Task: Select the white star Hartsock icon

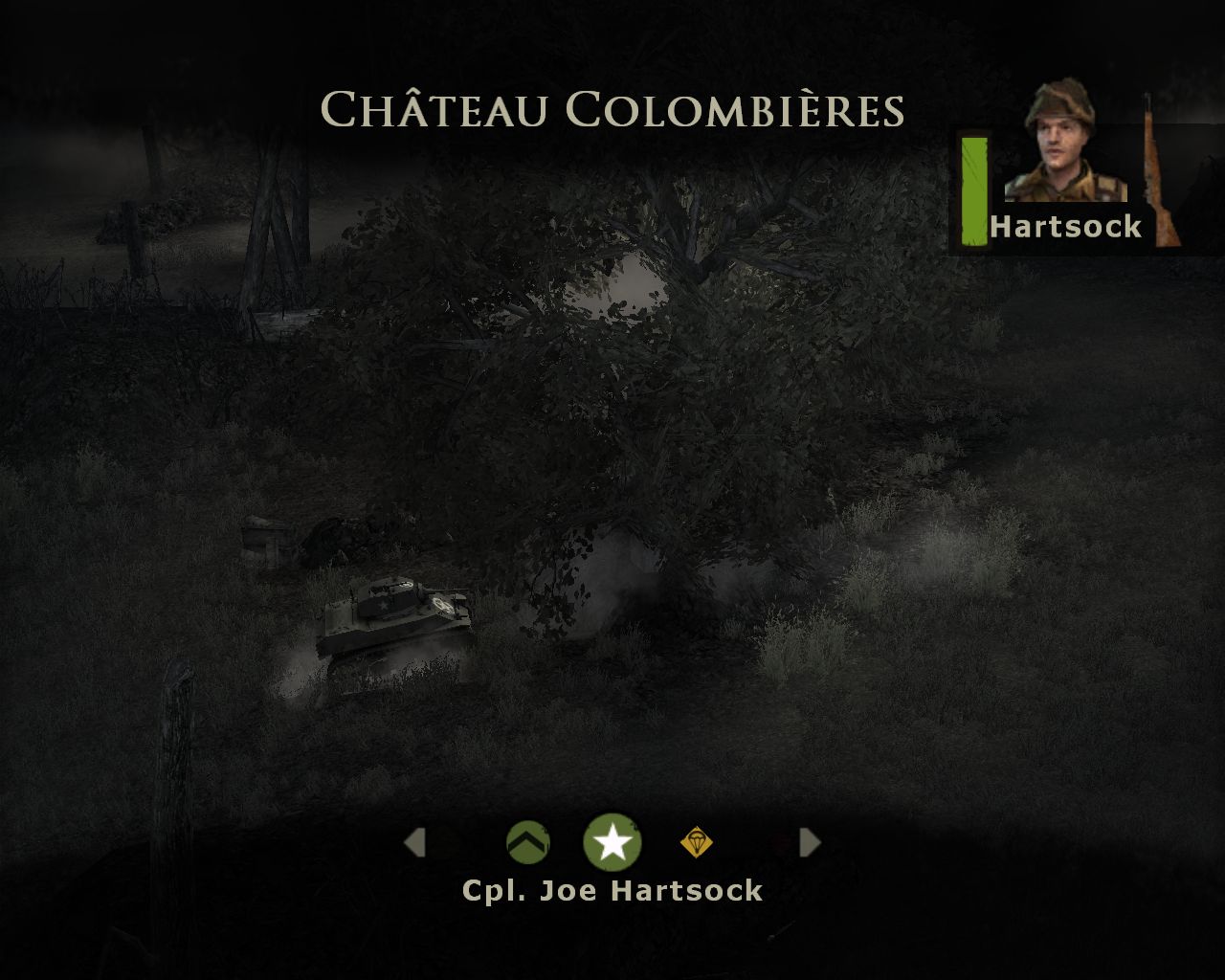Action: [612, 842]
